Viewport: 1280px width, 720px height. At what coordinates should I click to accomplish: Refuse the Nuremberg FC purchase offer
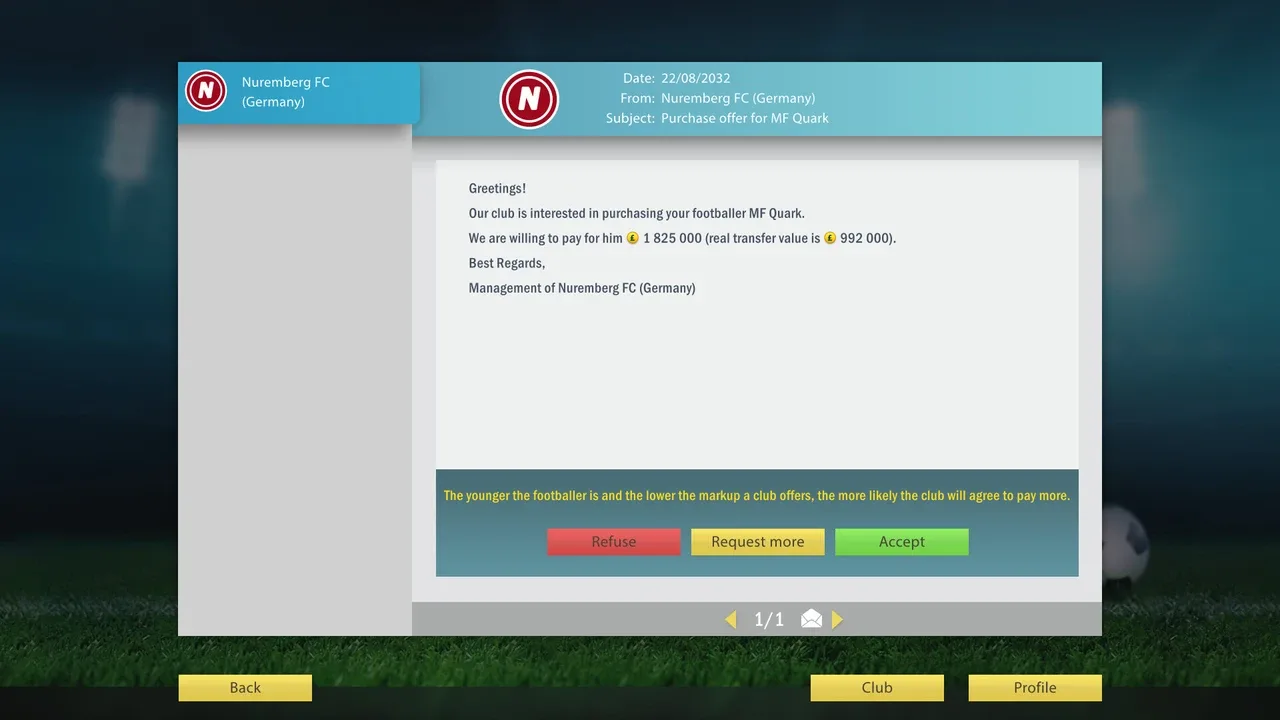point(613,542)
